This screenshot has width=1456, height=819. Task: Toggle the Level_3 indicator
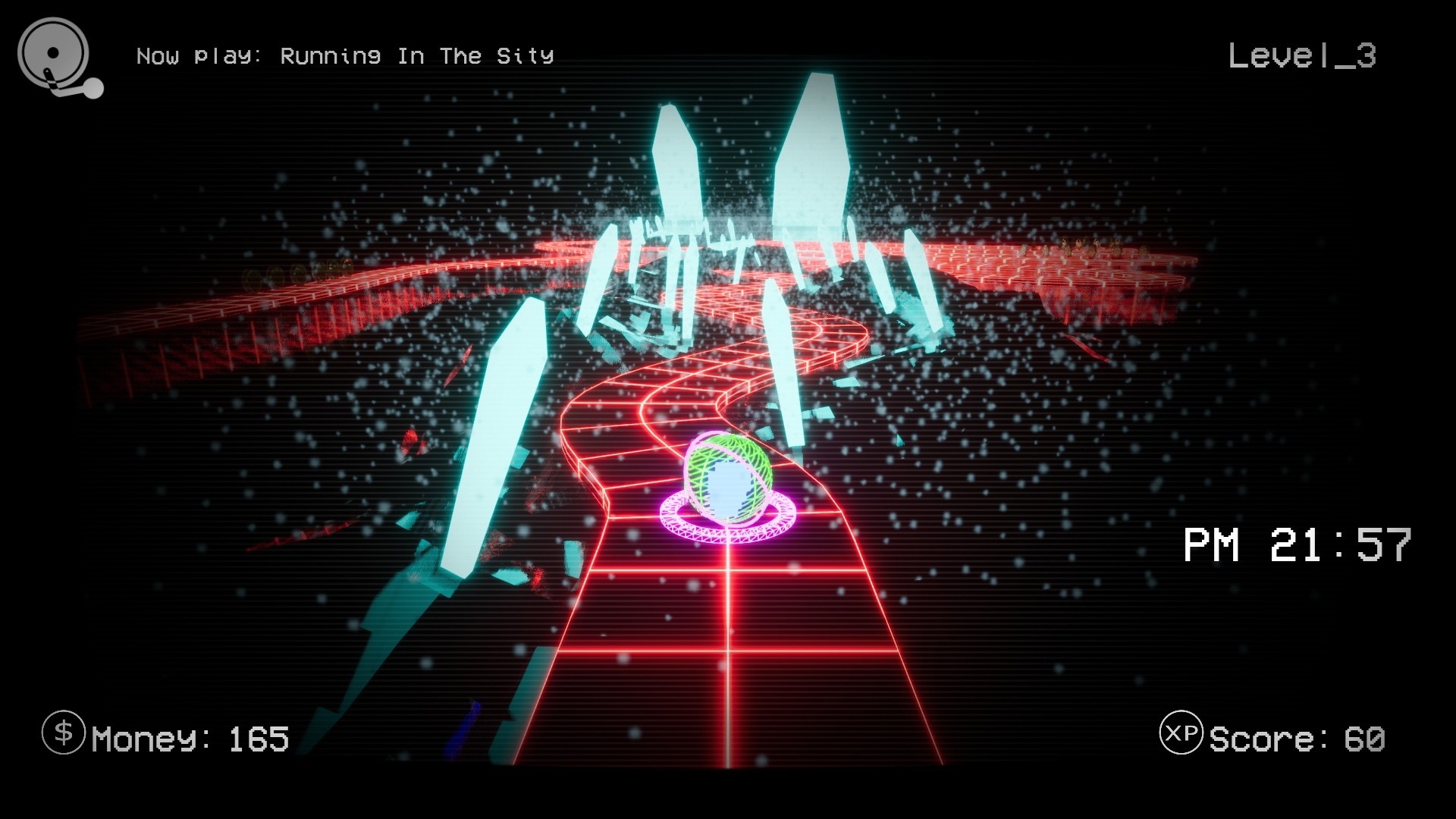coord(1303,55)
